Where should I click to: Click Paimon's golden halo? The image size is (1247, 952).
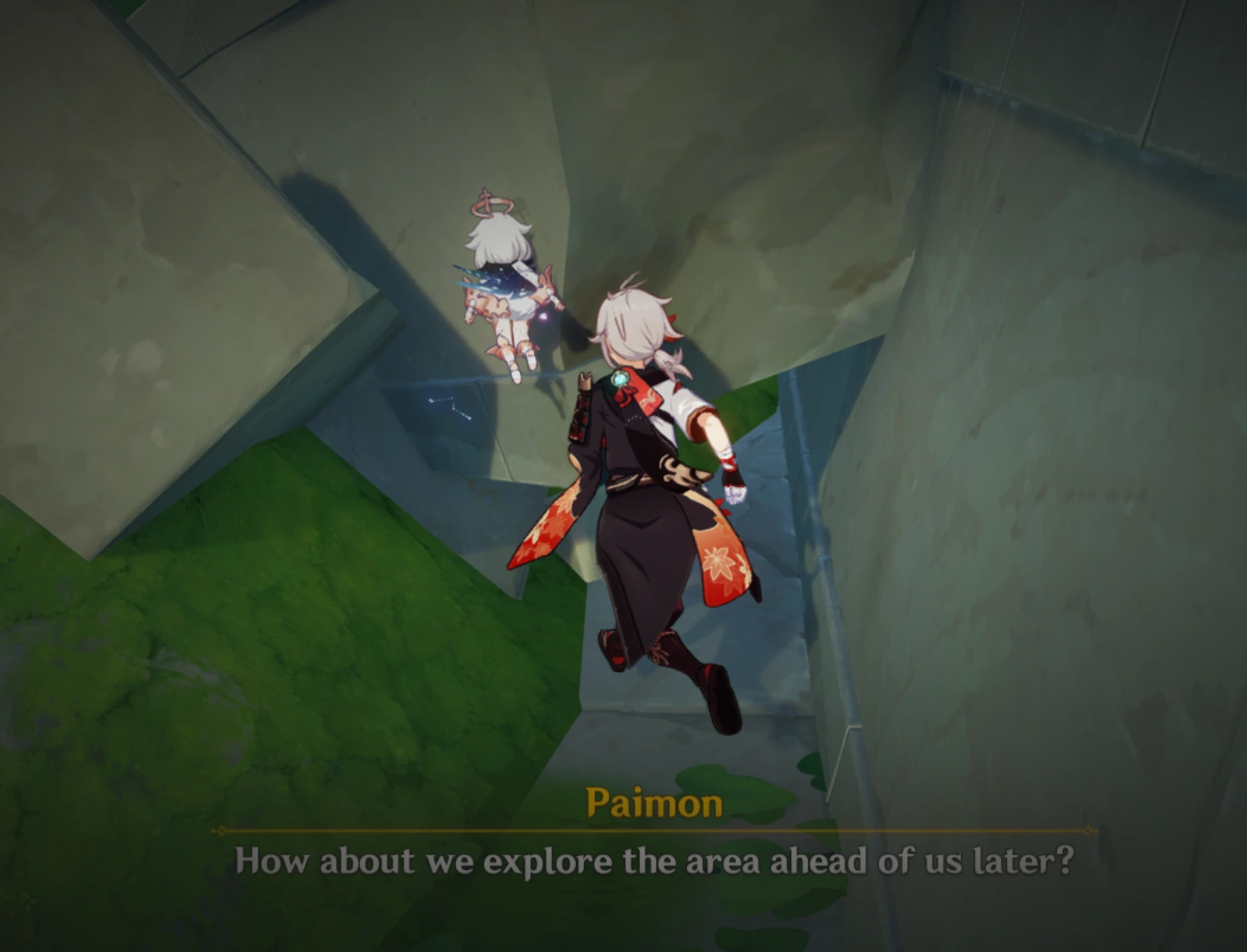[x=491, y=203]
